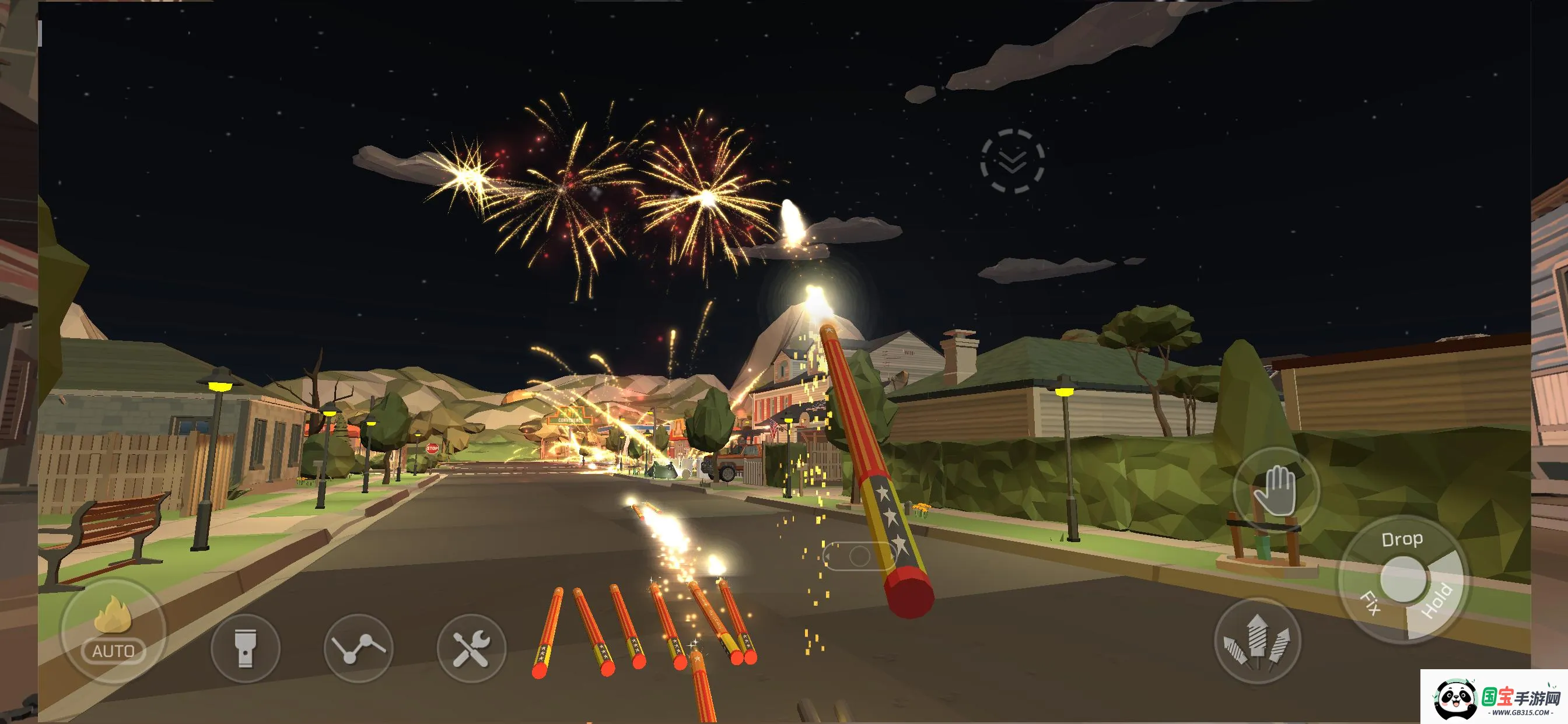Viewport: 1568px width, 724px height.
Task: Open the fireworks rockets inventory
Action: [x=1257, y=641]
